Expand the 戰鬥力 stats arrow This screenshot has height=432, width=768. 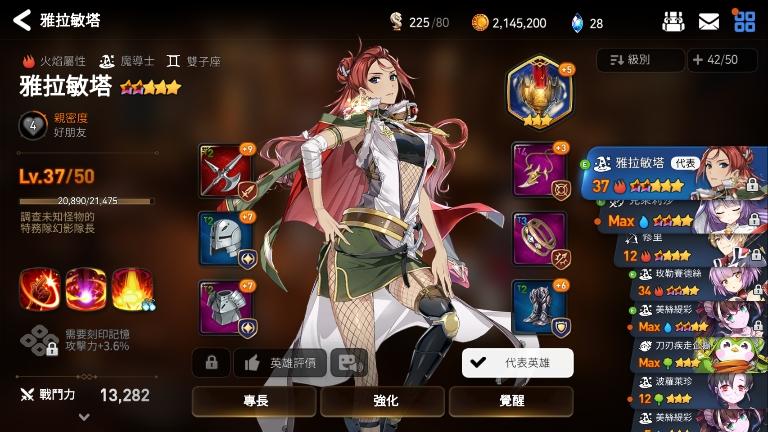pos(83,417)
